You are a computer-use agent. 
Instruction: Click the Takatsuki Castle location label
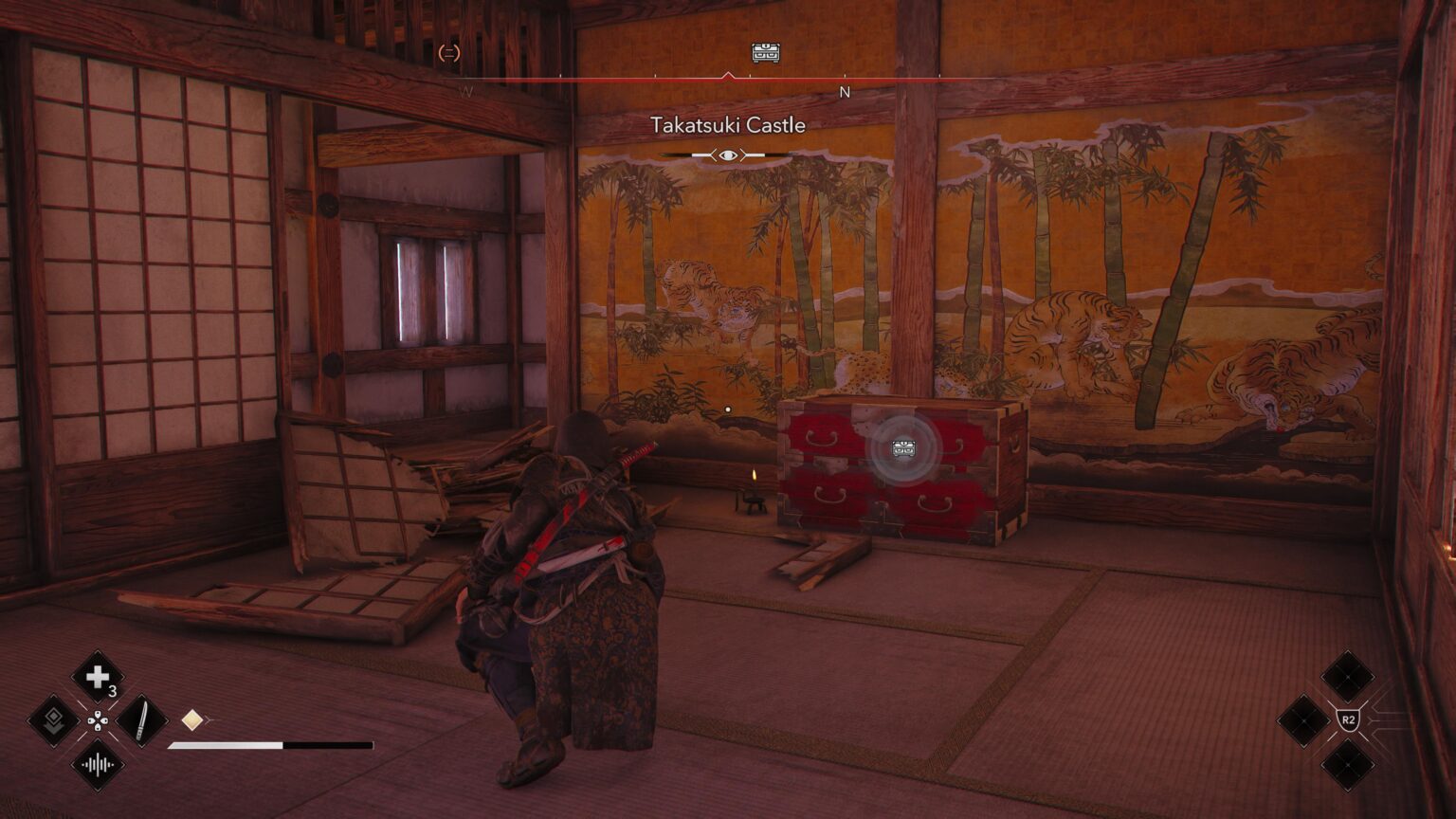pos(728,124)
